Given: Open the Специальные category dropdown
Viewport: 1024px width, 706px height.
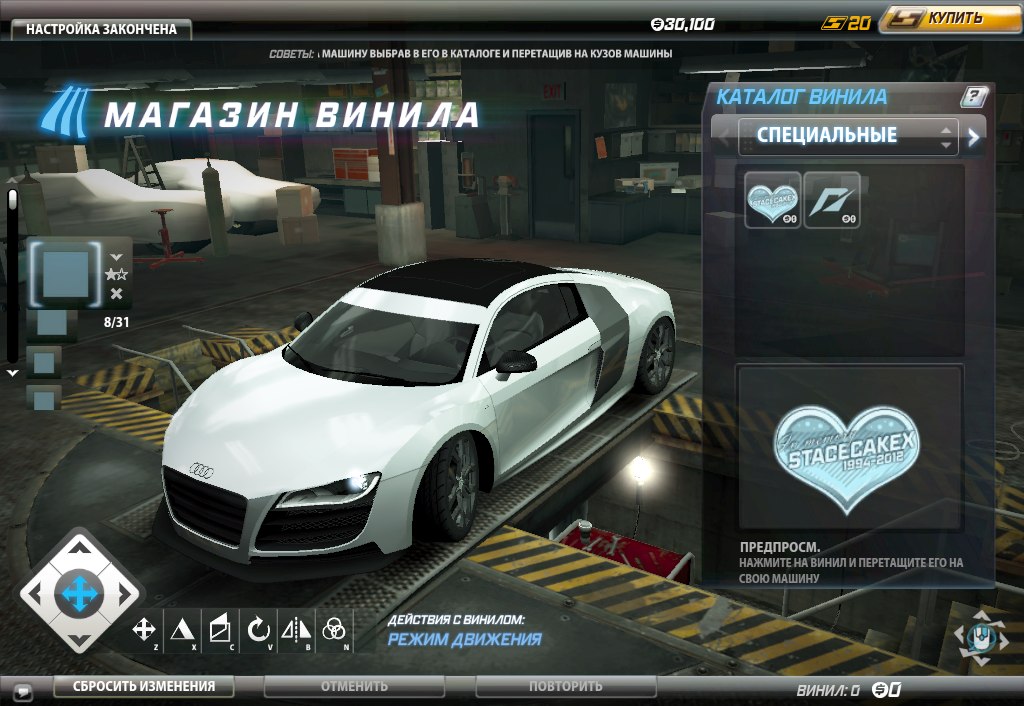Looking at the screenshot, I should [x=847, y=136].
